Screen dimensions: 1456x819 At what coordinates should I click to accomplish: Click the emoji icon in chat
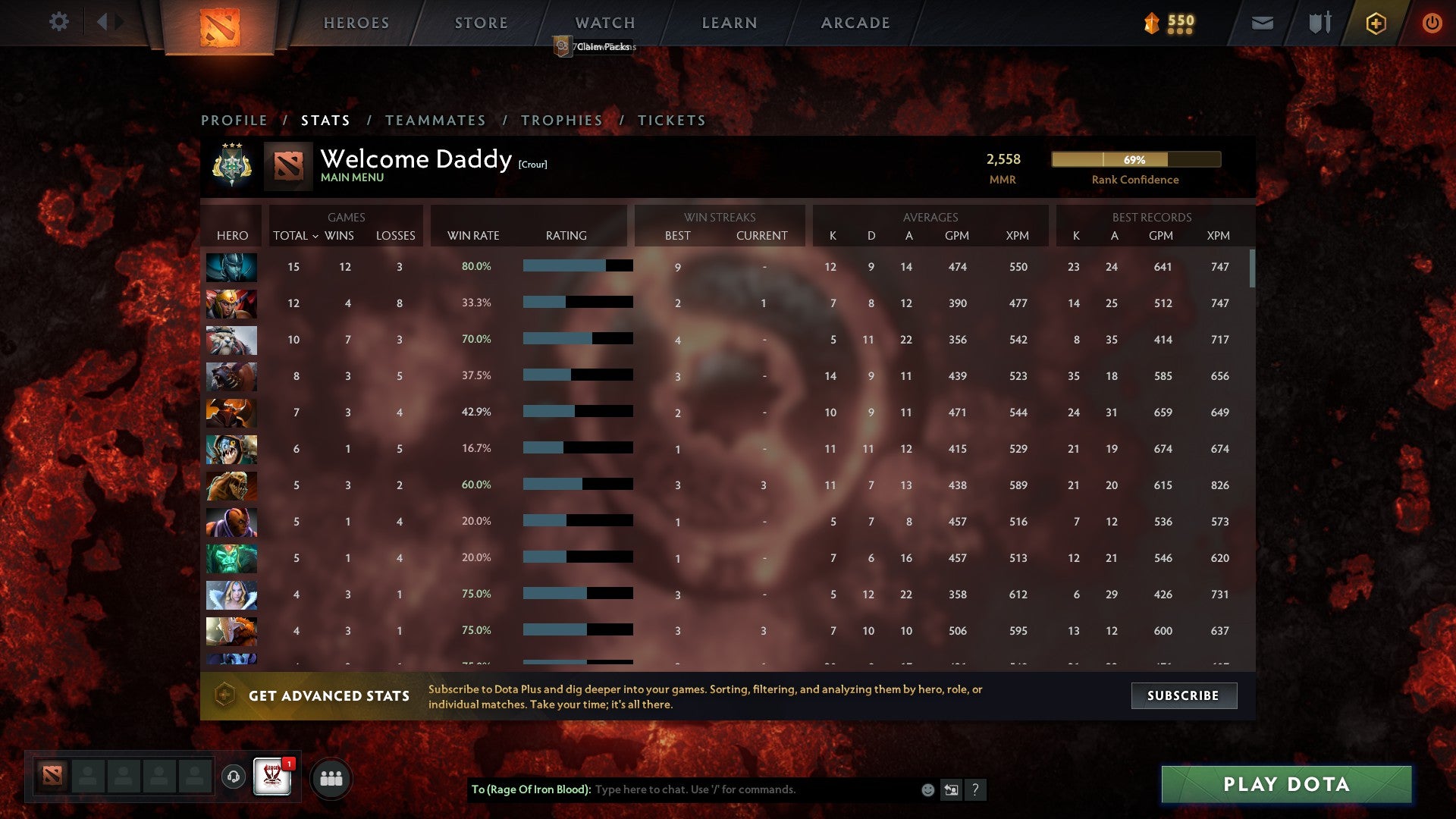pos(927,789)
